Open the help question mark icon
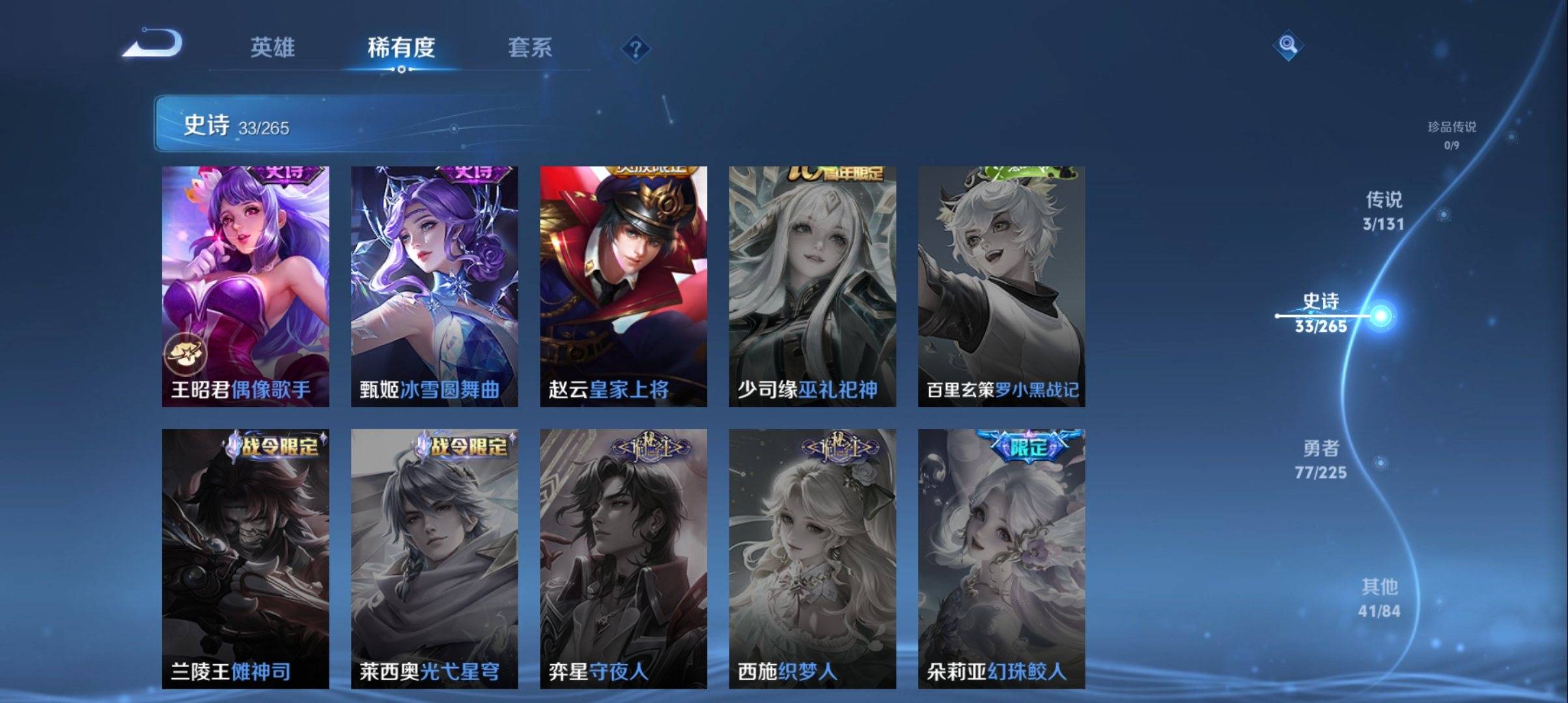The width and height of the screenshot is (1568, 703). [636, 48]
